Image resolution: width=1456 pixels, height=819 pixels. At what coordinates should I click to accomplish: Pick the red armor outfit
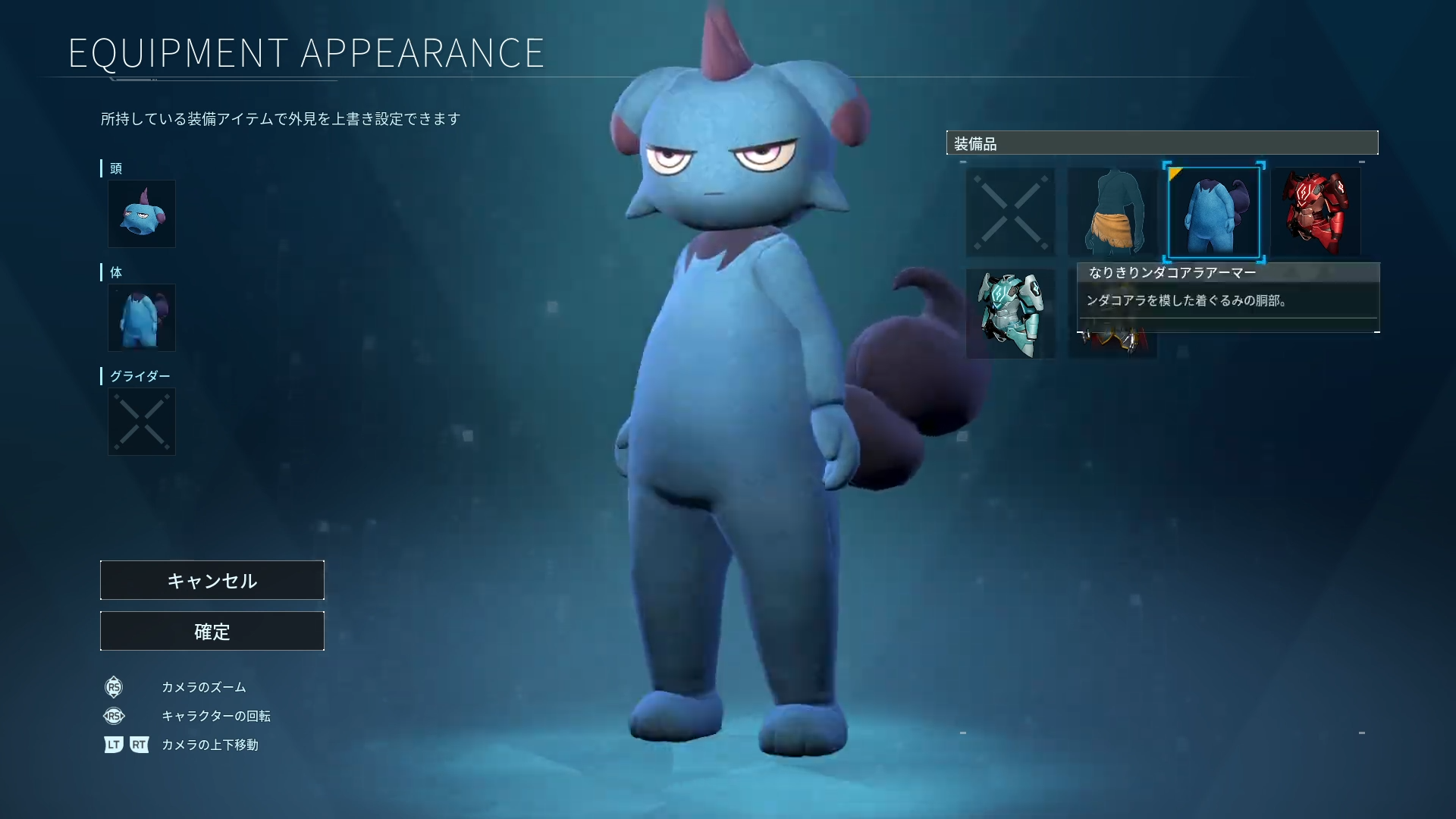click(1316, 212)
